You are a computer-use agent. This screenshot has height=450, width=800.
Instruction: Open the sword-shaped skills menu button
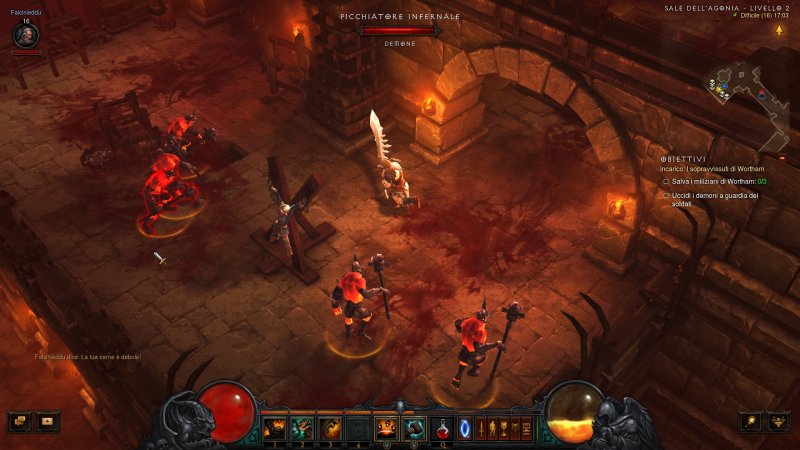click(481, 429)
